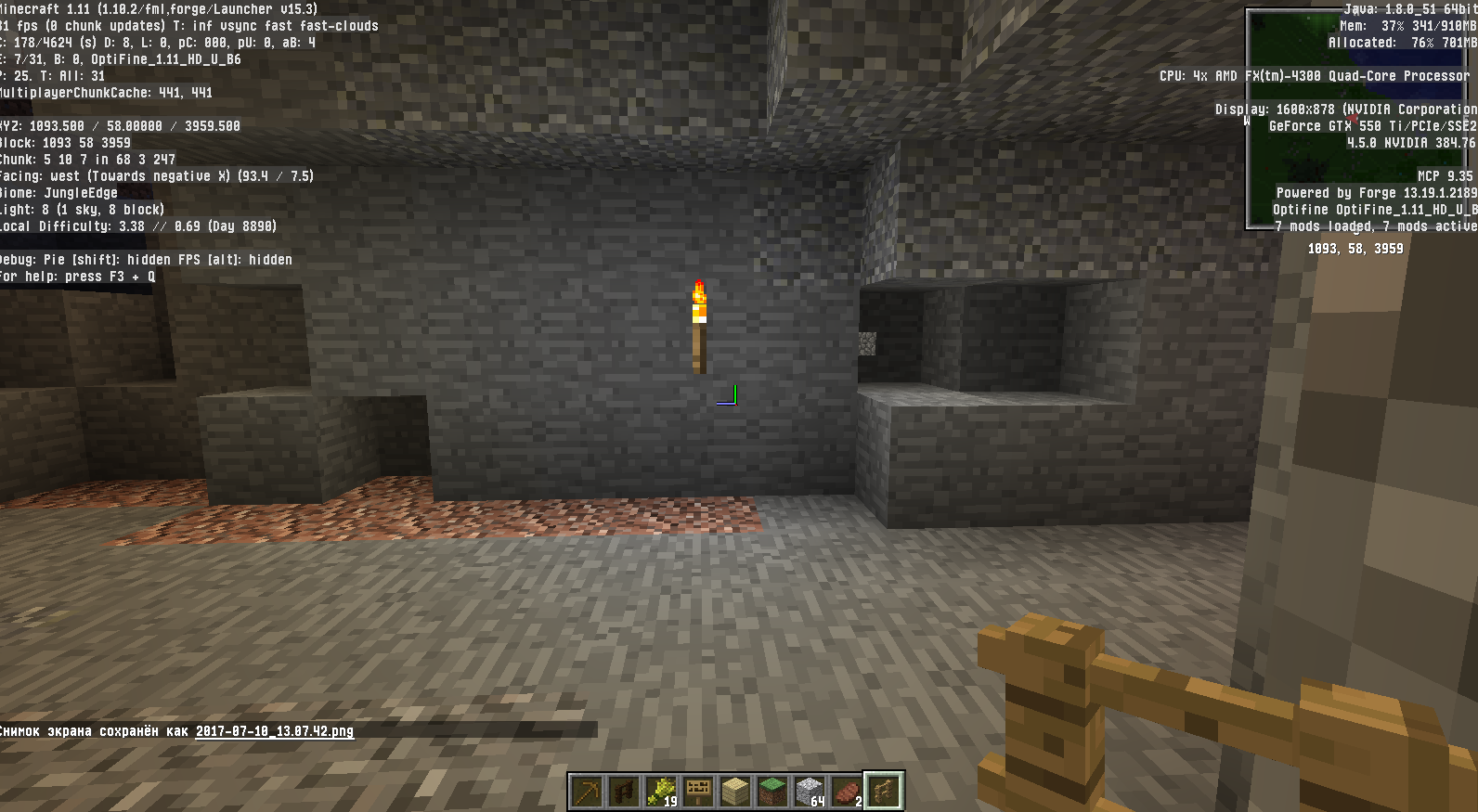
Task: Click the highlighted light fence slot
Action: [884, 792]
